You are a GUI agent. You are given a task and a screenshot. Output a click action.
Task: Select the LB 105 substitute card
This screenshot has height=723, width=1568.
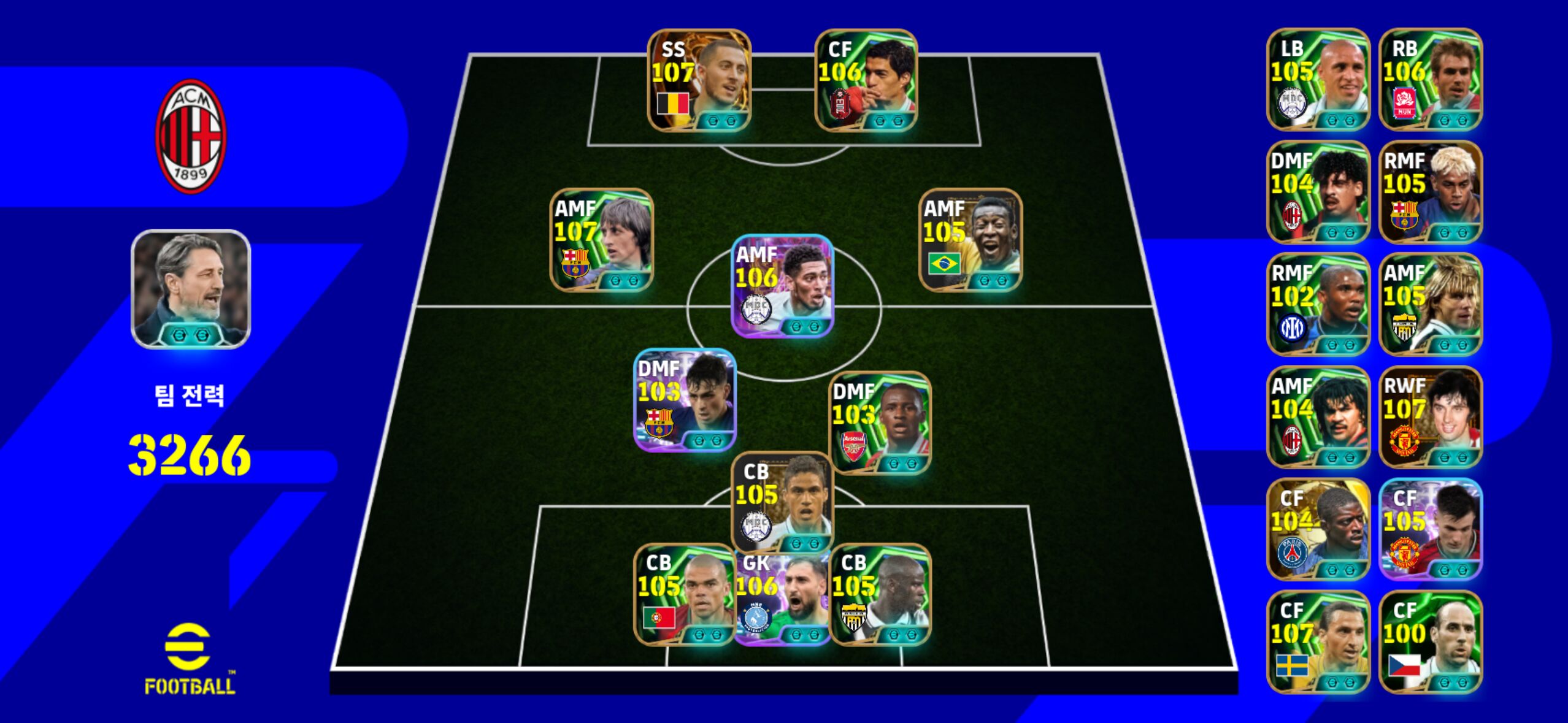coord(1318,80)
